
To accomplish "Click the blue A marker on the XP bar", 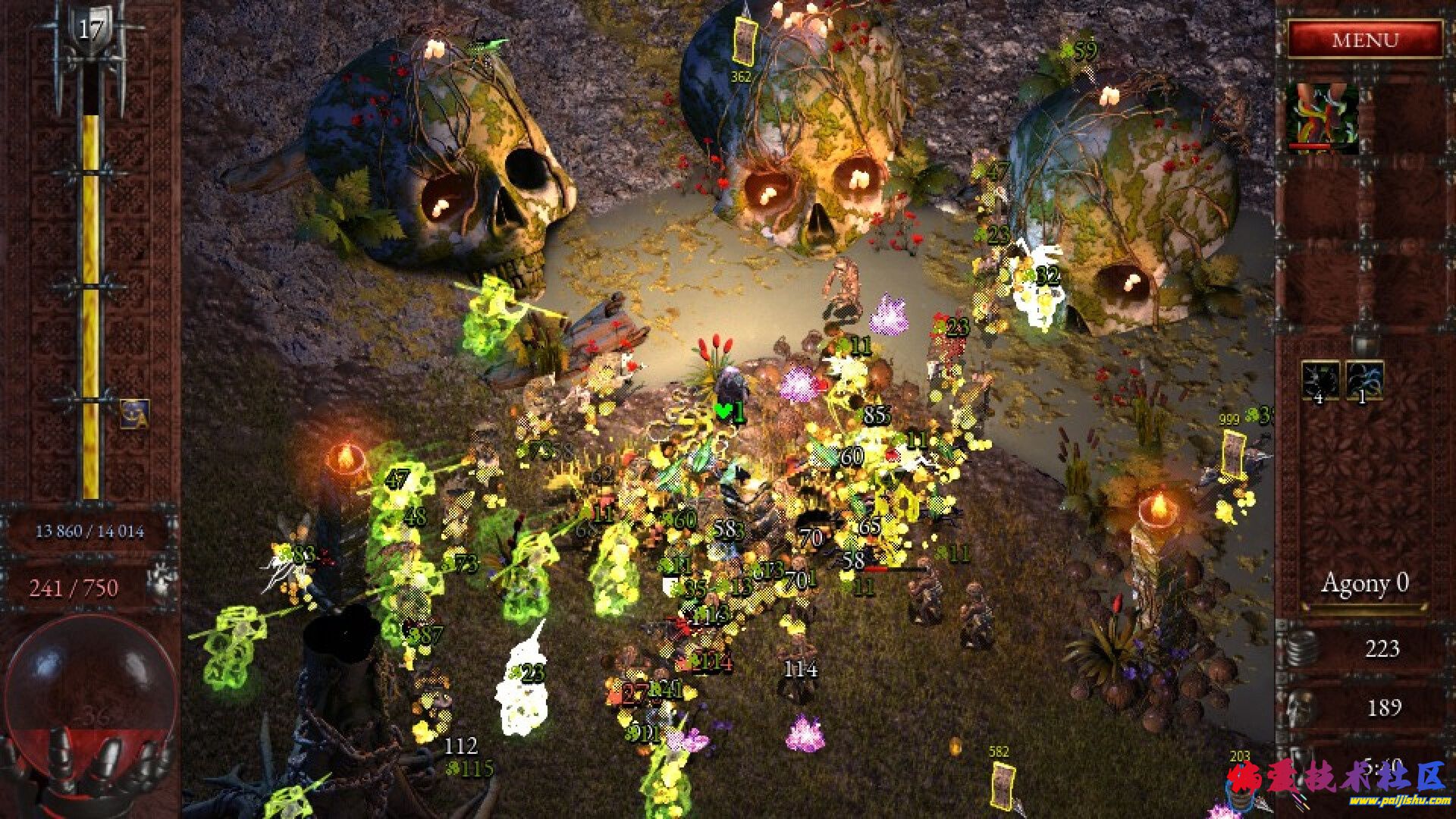I will pyautogui.click(x=134, y=414).
